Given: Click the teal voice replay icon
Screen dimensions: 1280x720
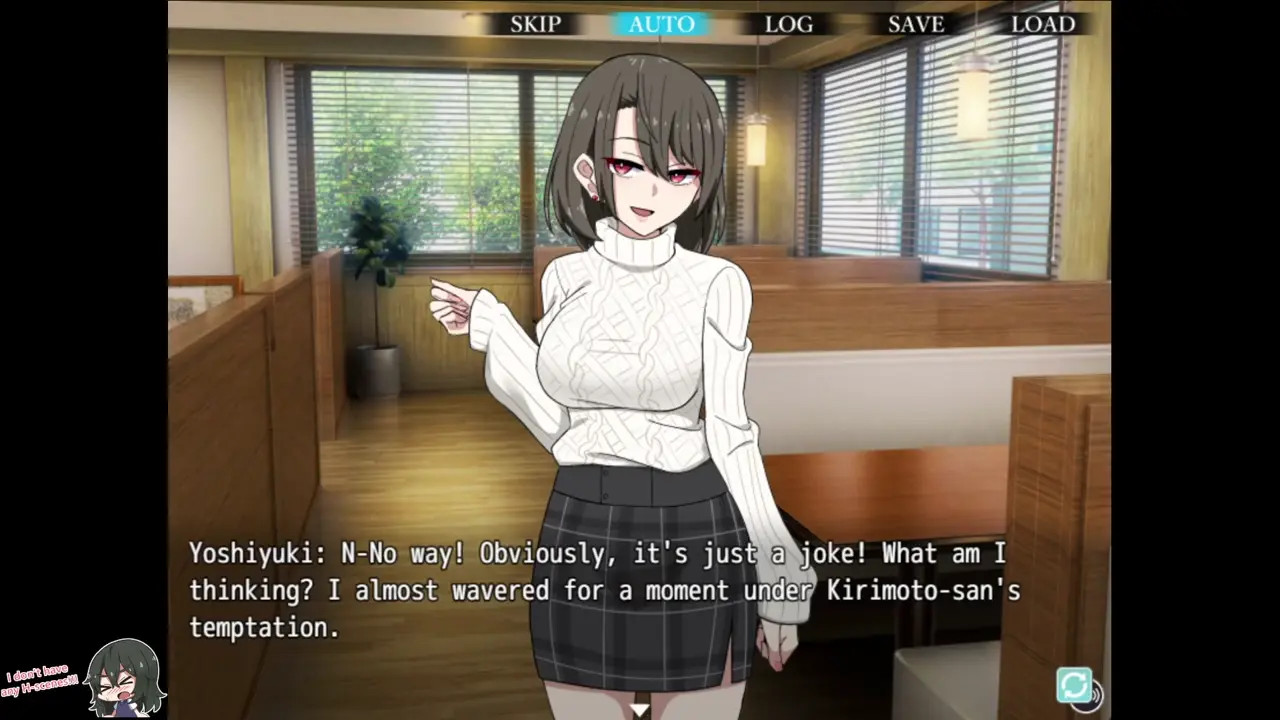Looking at the screenshot, I should pos(1076,686).
